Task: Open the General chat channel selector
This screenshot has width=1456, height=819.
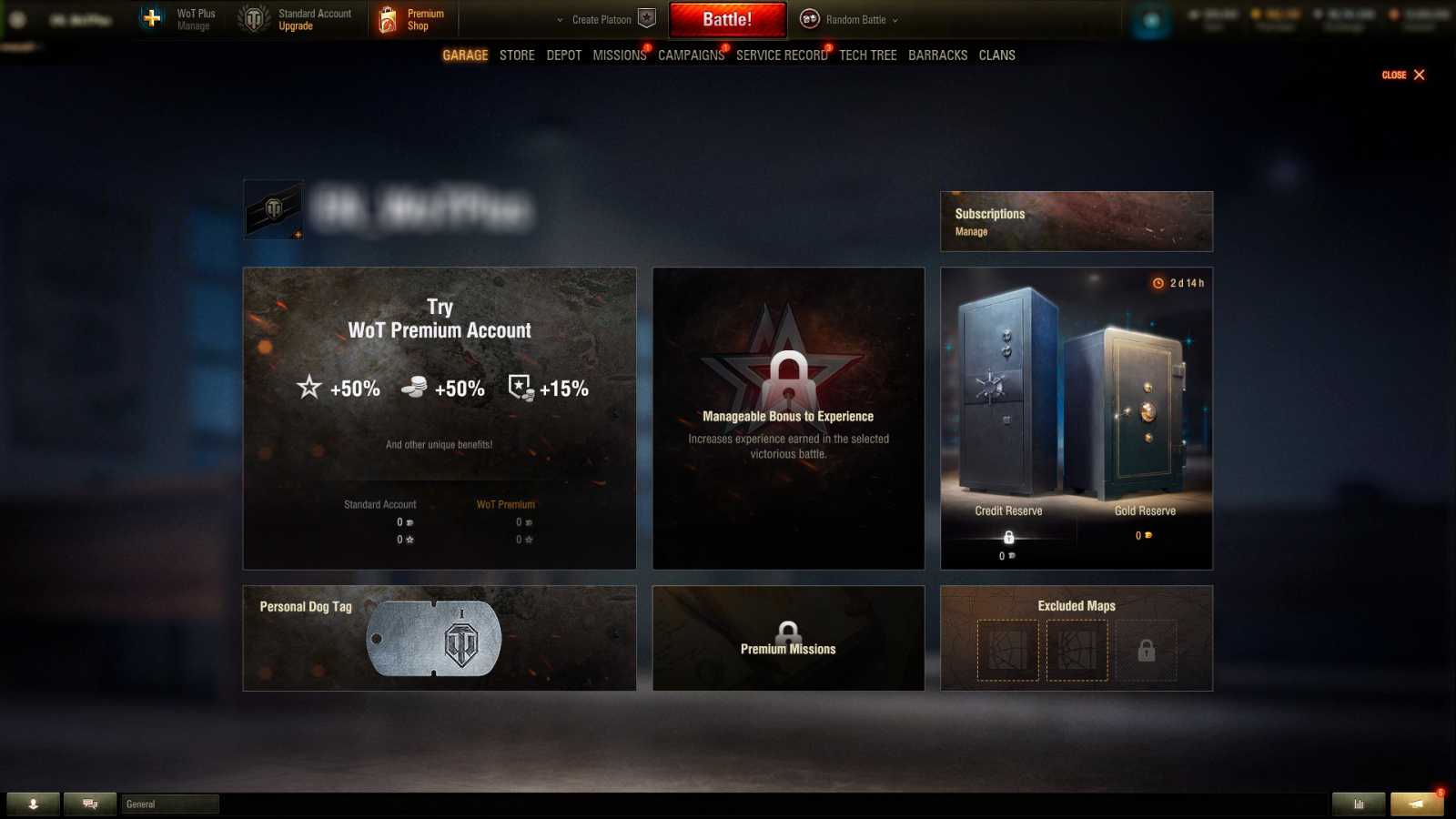Action: point(169,804)
